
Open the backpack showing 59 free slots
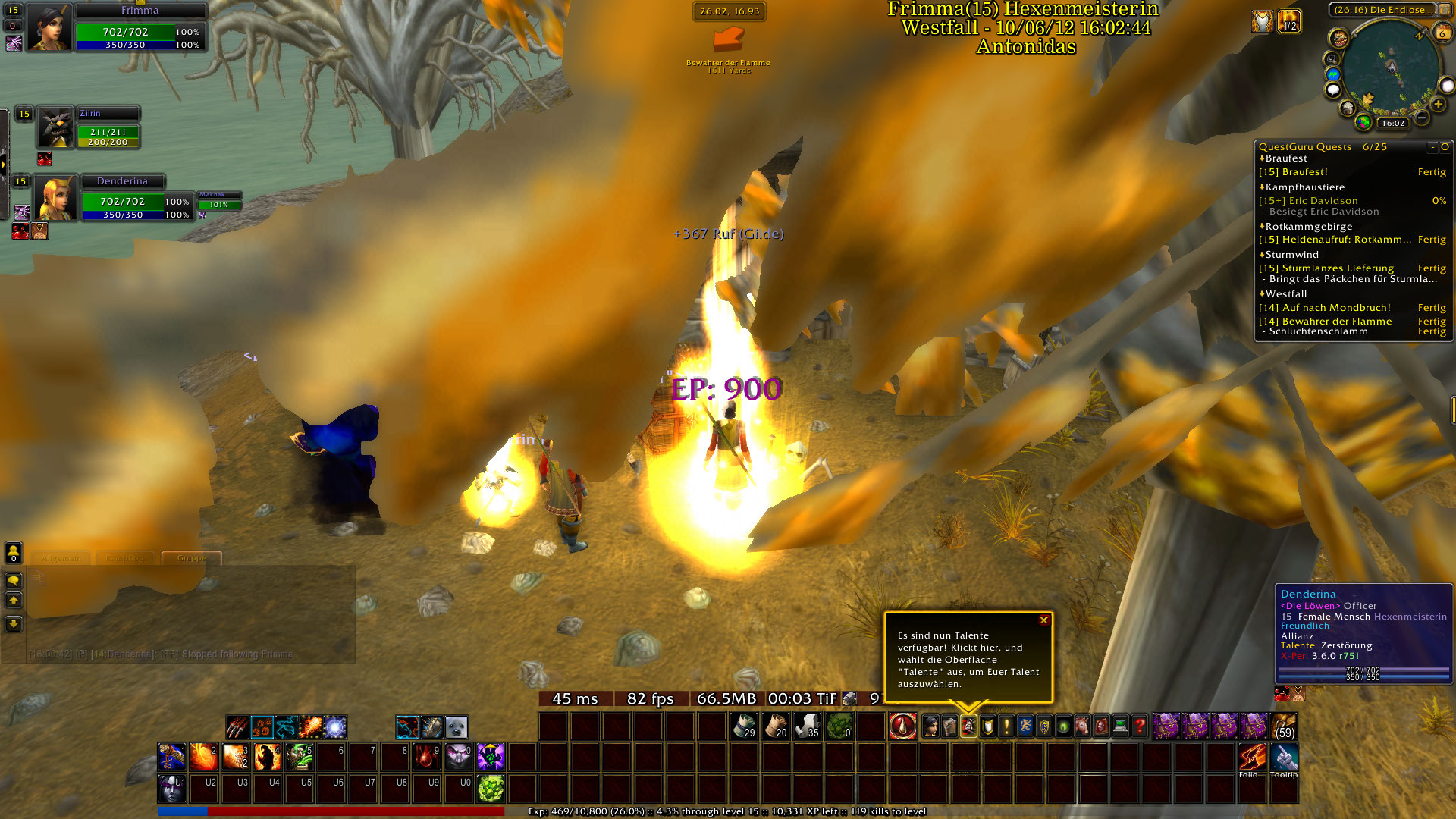1284,726
